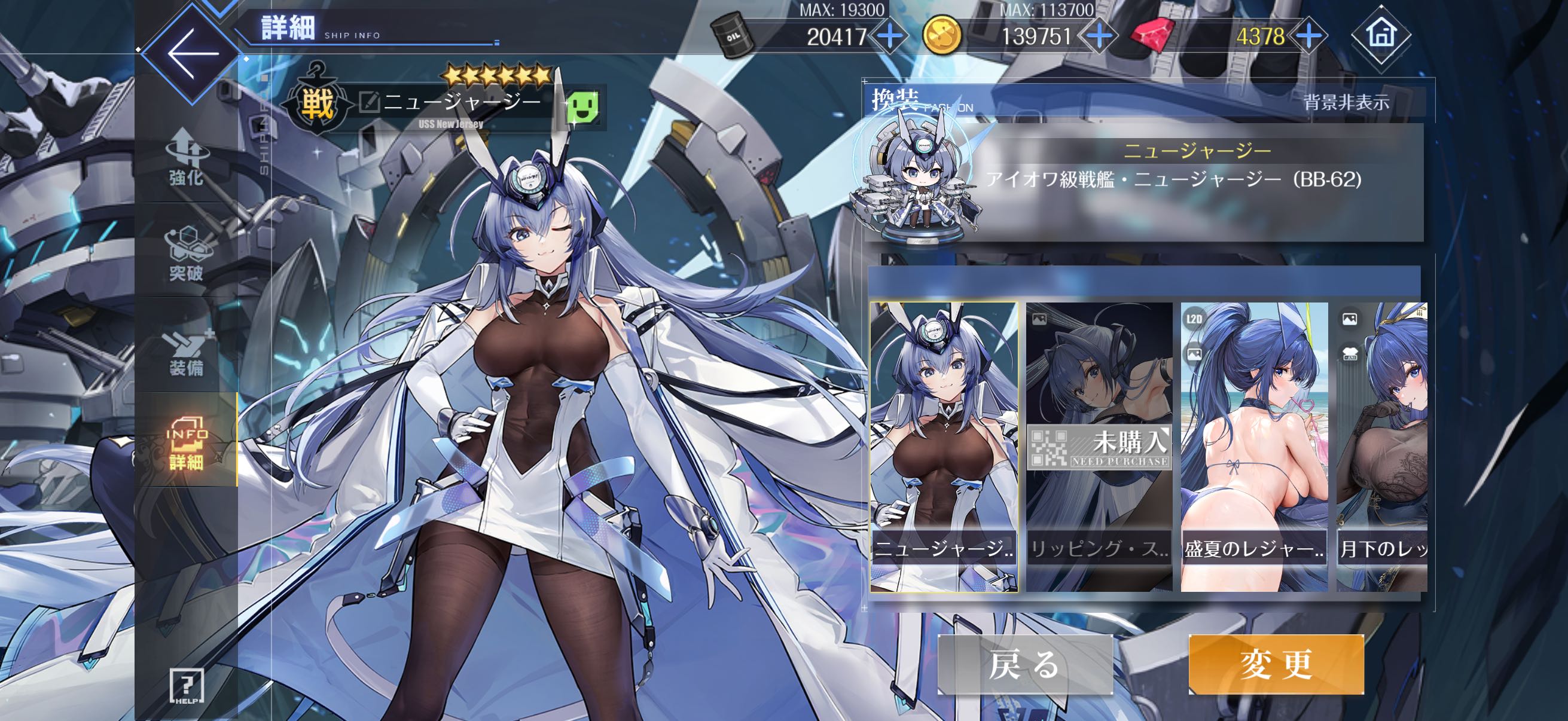Switch to the 突破 limit break tab
The image size is (1568, 721).
click(186, 254)
